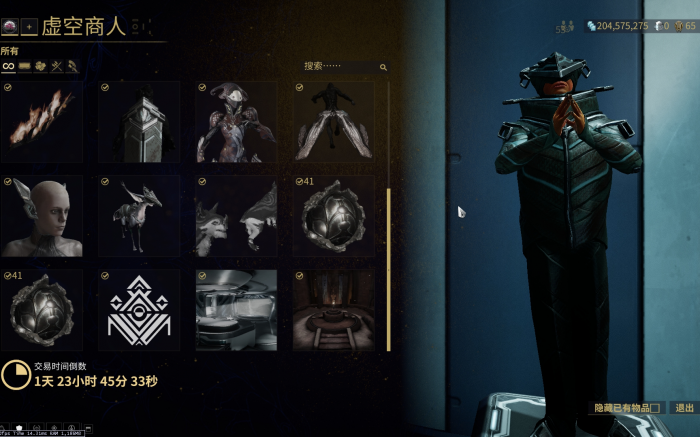Viewport: 700px width, 437px height.
Task: Switch to the crossed tools filter tab
Action: pyautogui.click(x=57, y=66)
